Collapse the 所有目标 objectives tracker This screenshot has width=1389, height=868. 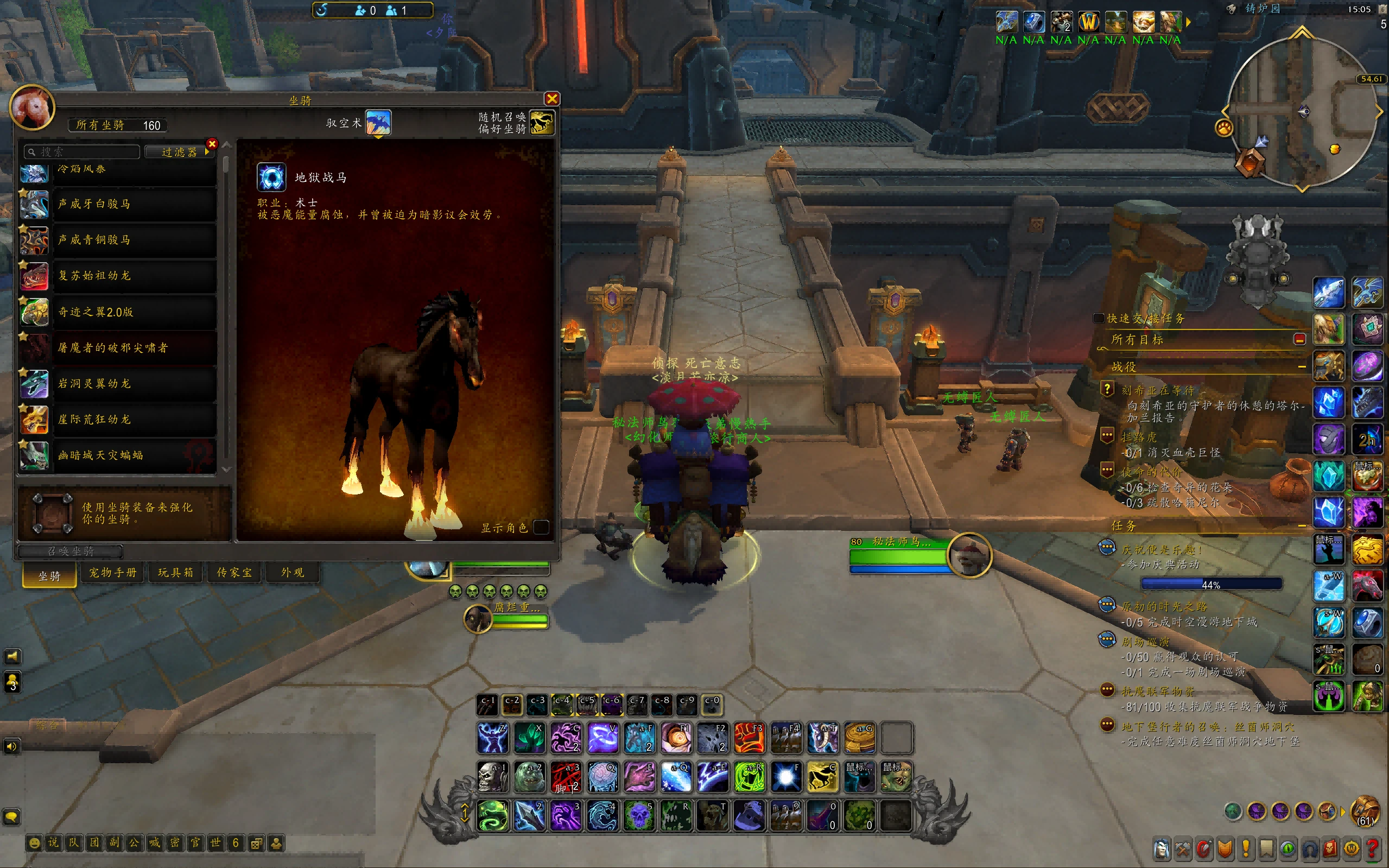coord(1299,339)
